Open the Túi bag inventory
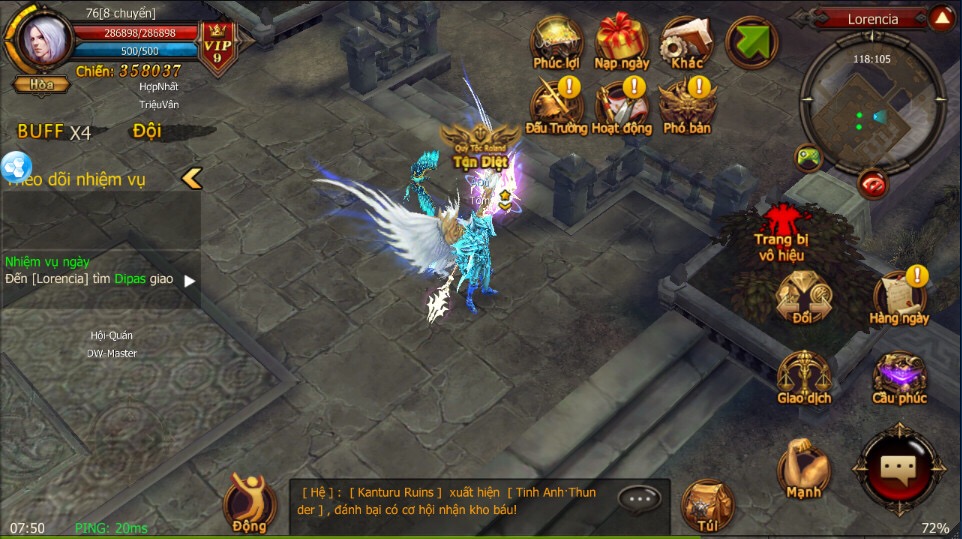The height and width of the screenshot is (539, 962). [x=706, y=505]
